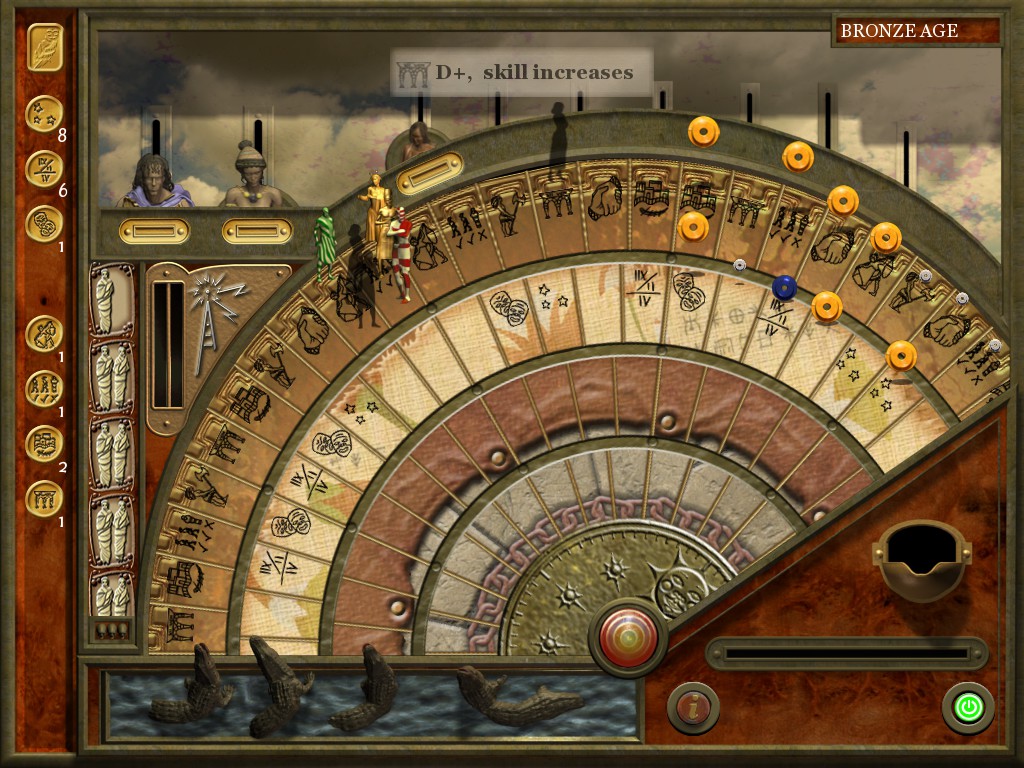Open the info button

[x=692, y=706]
